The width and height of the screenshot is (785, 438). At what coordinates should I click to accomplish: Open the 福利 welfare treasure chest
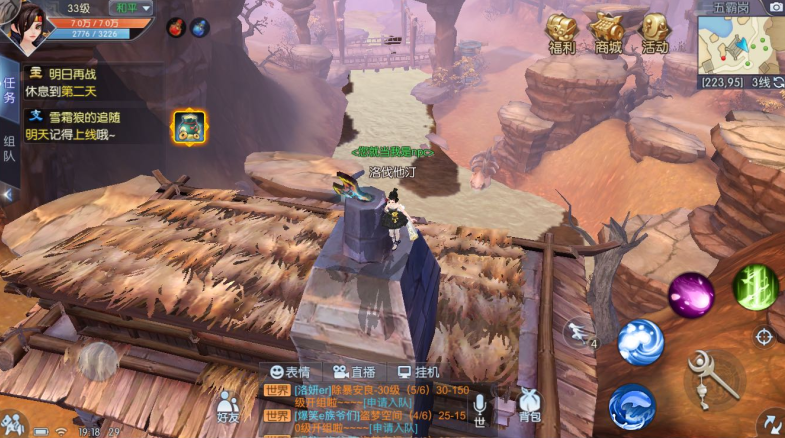pyautogui.click(x=561, y=32)
